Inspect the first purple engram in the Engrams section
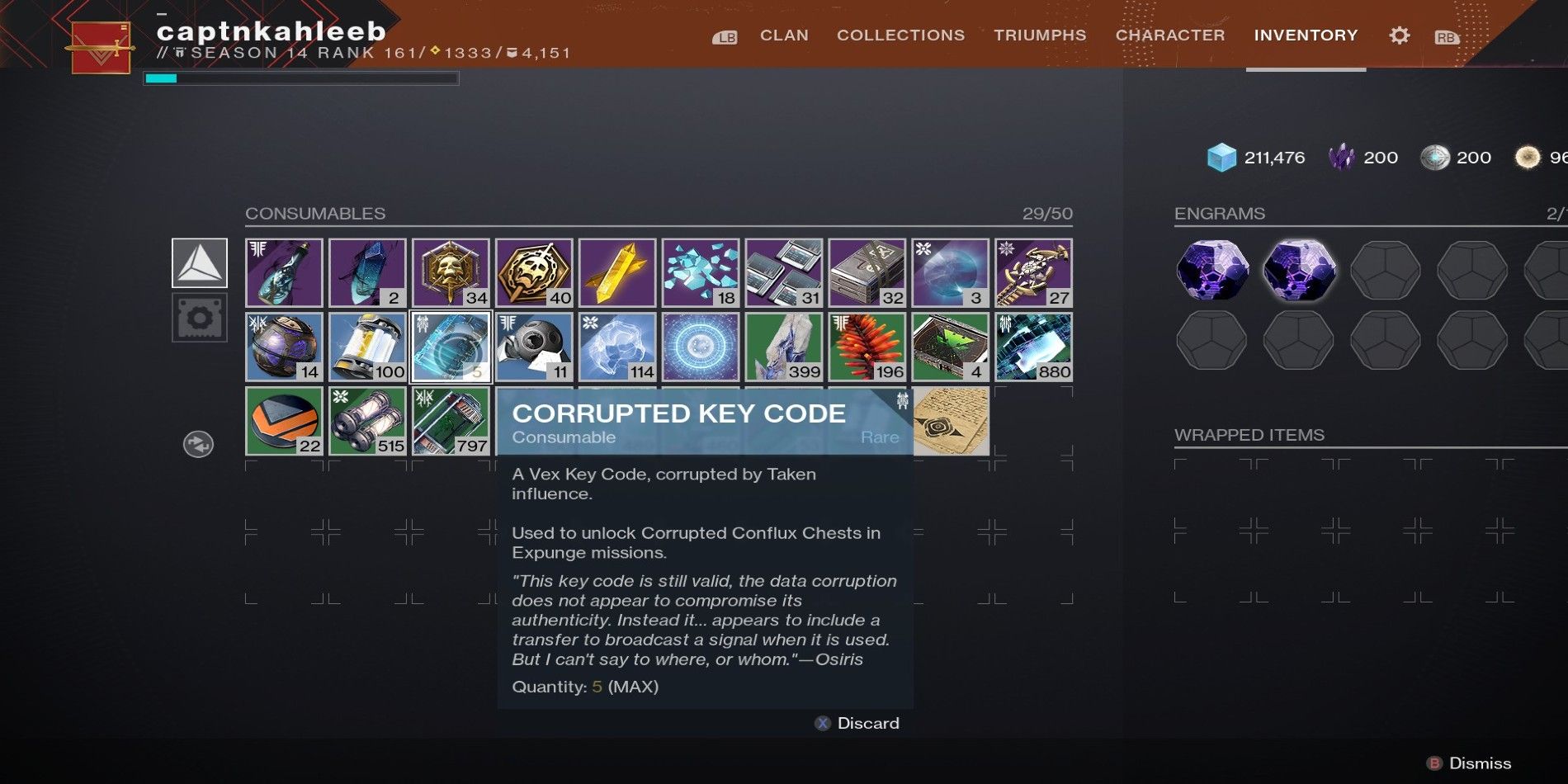 (1212, 268)
